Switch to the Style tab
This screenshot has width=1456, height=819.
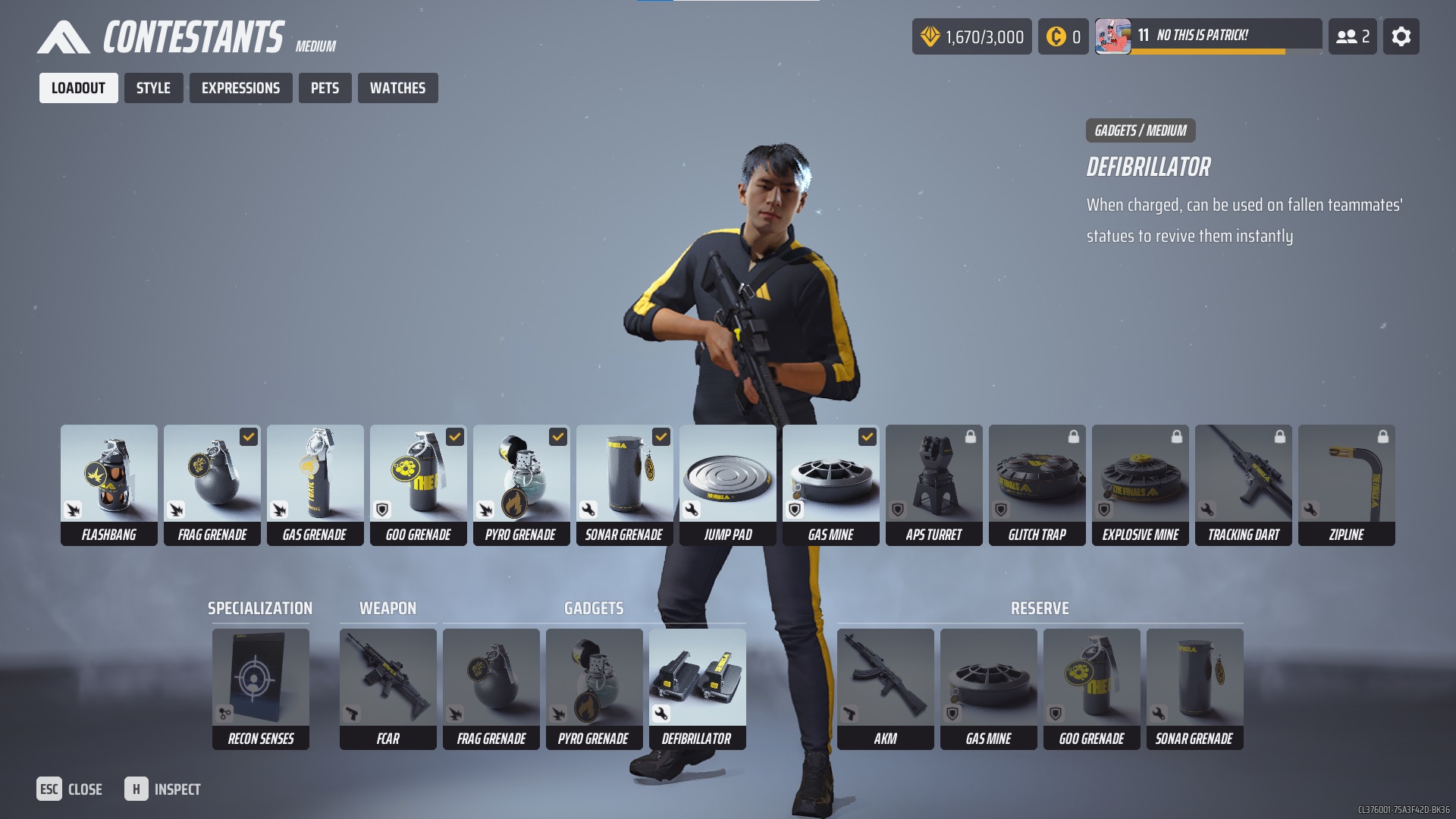click(x=153, y=87)
